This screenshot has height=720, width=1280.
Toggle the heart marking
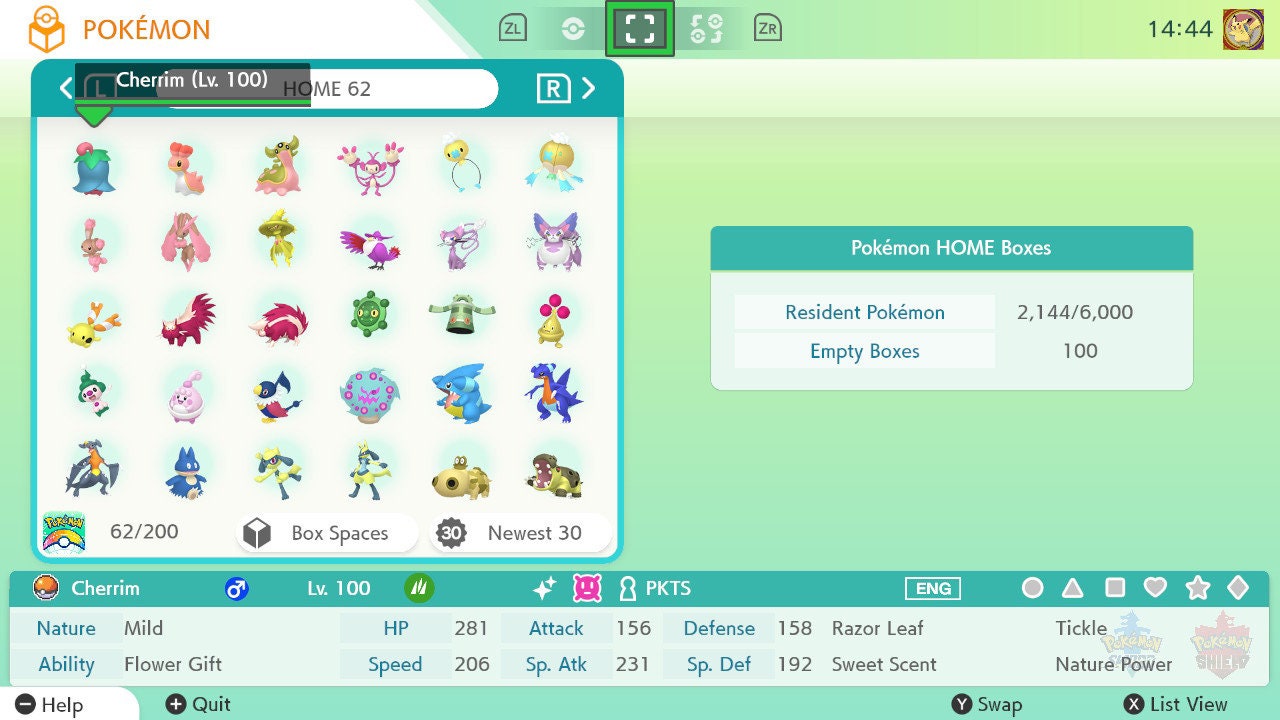click(x=1155, y=588)
